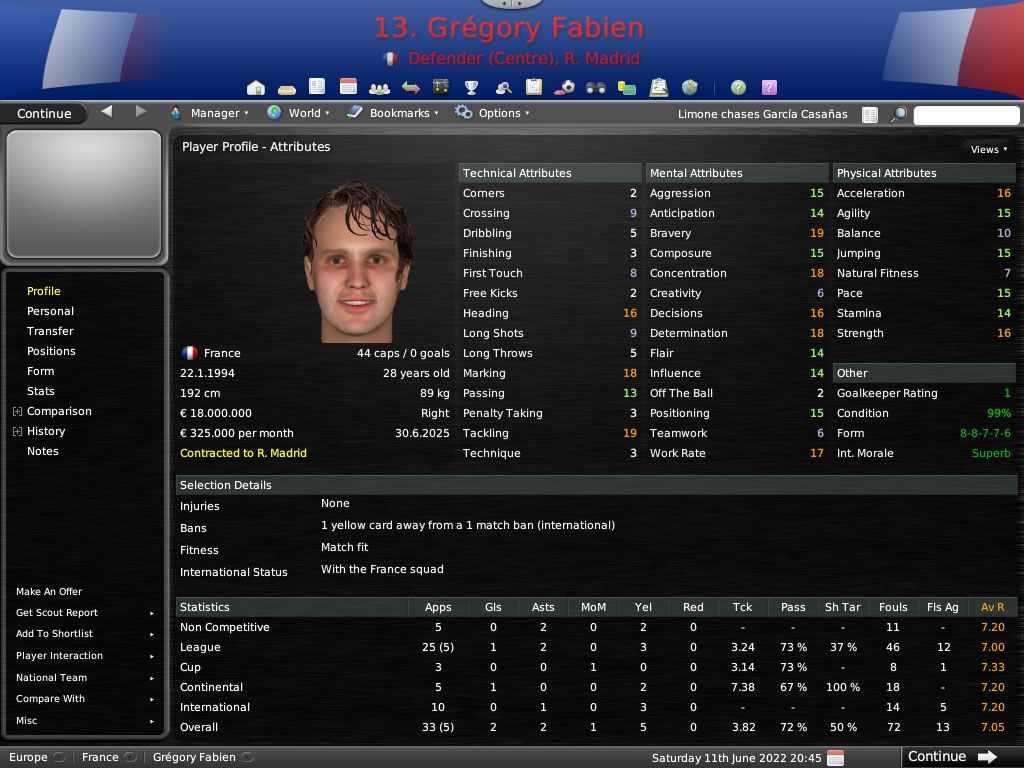Click the home icon in the toolbar

point(256,87)
